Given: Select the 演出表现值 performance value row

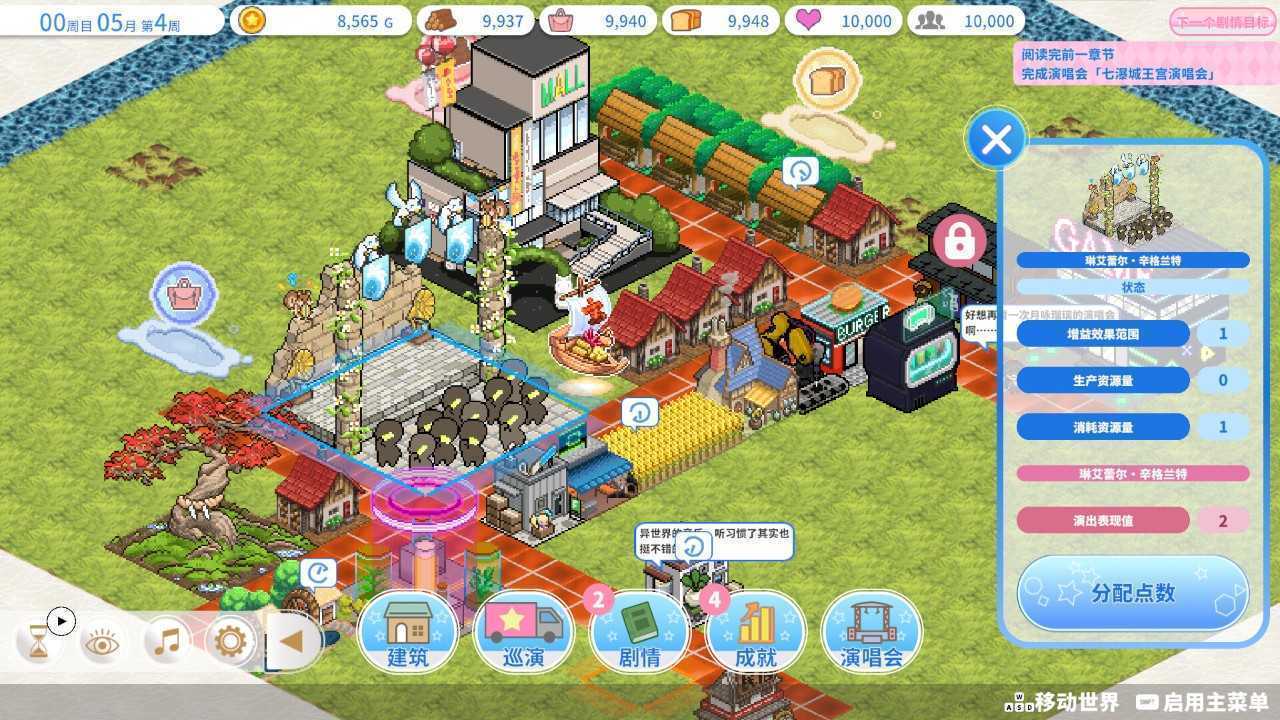Looking at the screenshot, I should pyautogui.click(x=1103, y=521).
